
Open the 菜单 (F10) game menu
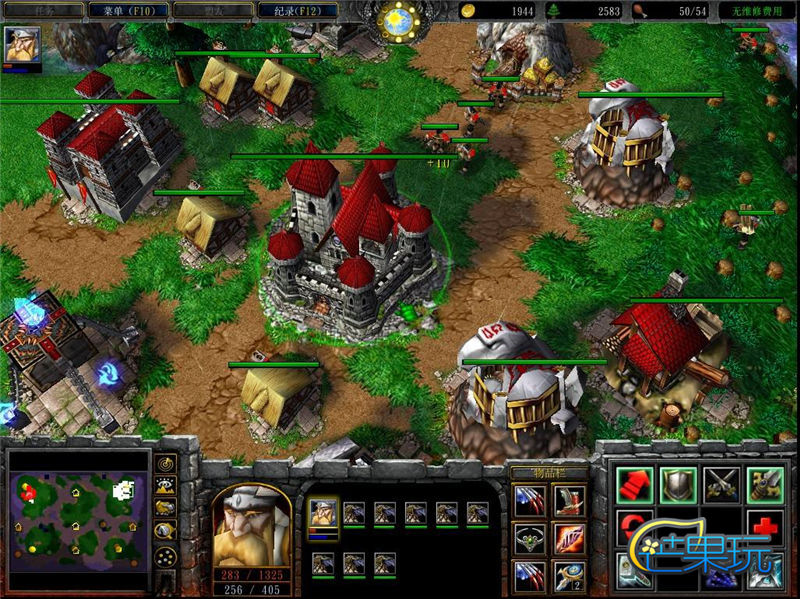126,10
